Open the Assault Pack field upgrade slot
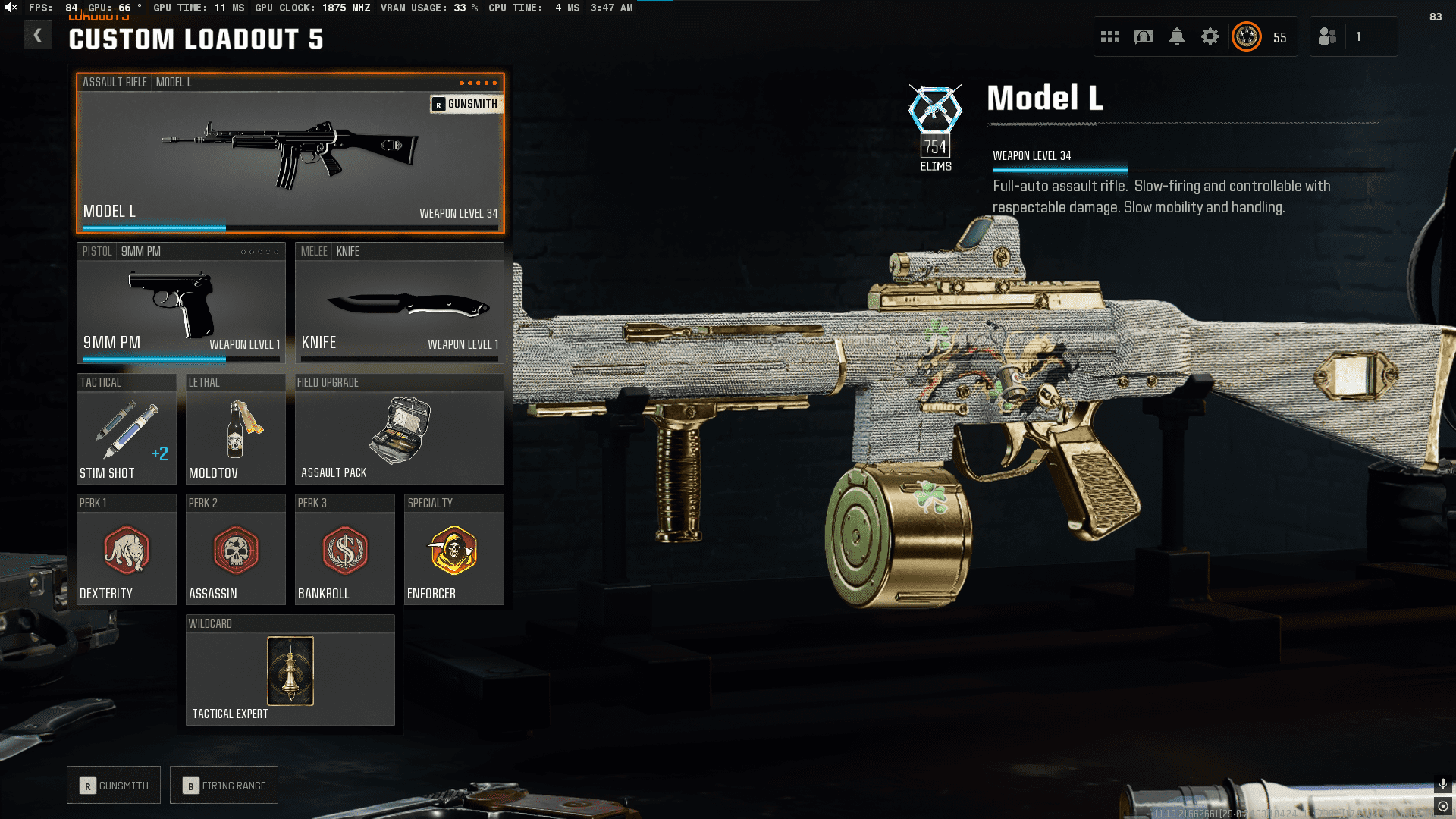Screen dimensions: 1456x819 (x=399, y=430)
